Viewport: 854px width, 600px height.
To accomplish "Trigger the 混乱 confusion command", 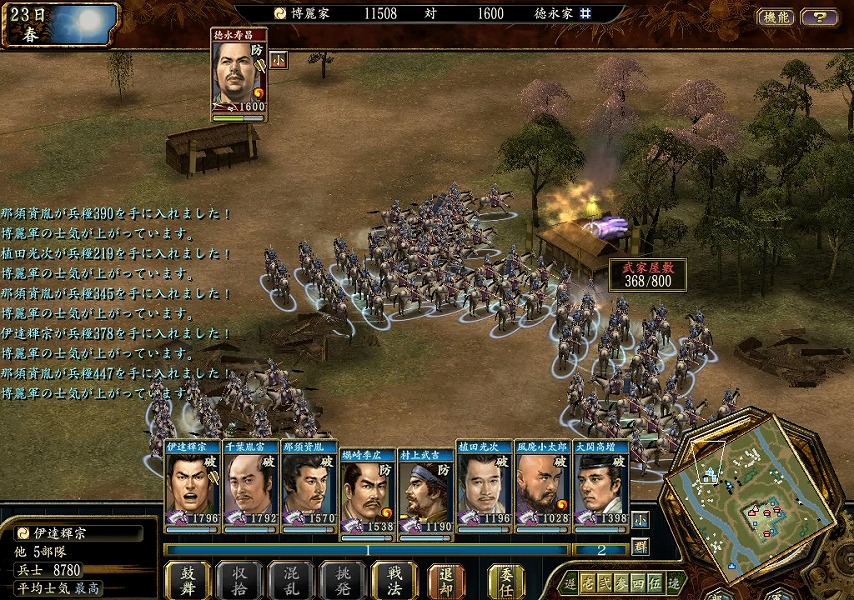I will (x=291, y=580).
